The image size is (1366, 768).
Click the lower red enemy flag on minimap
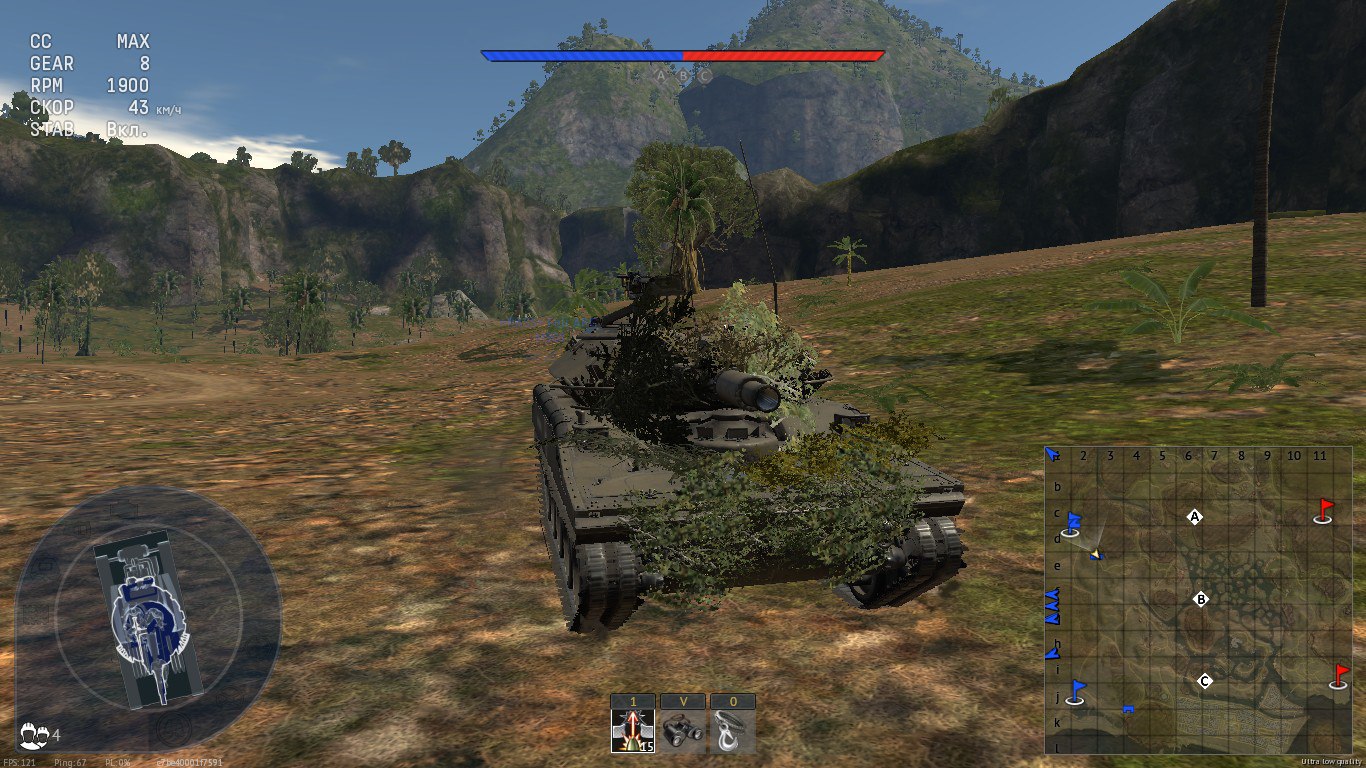click(x=1339, y=676)
